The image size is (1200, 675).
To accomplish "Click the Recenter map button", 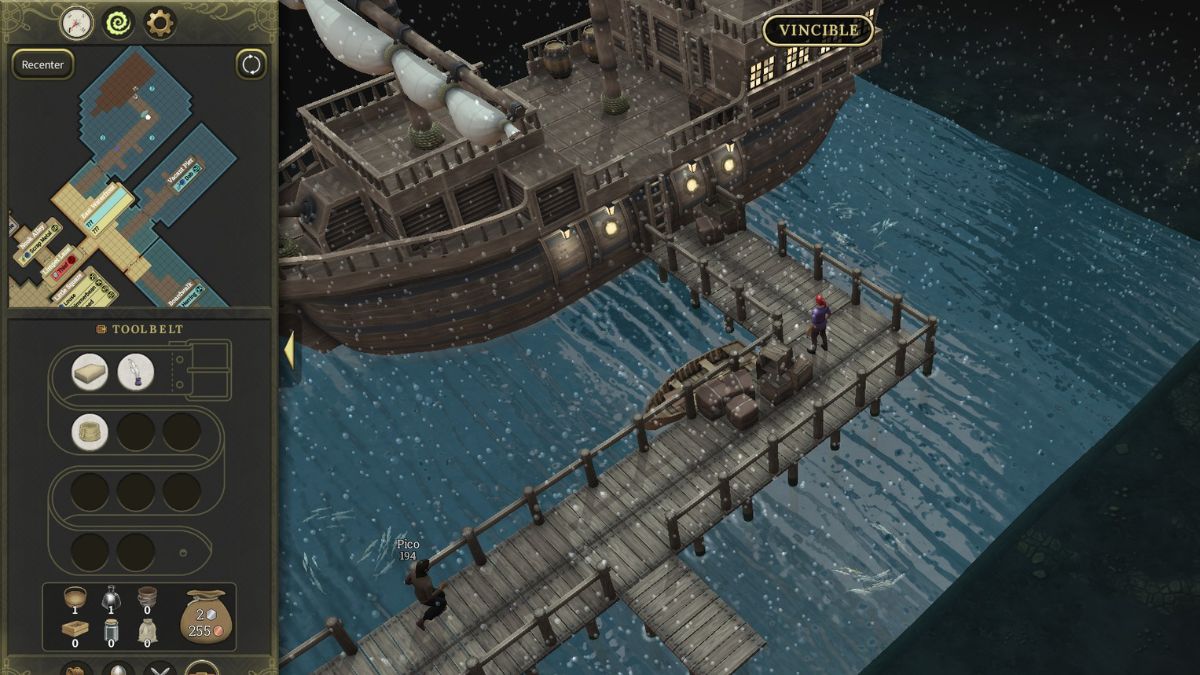I will (x=43, y=65).
